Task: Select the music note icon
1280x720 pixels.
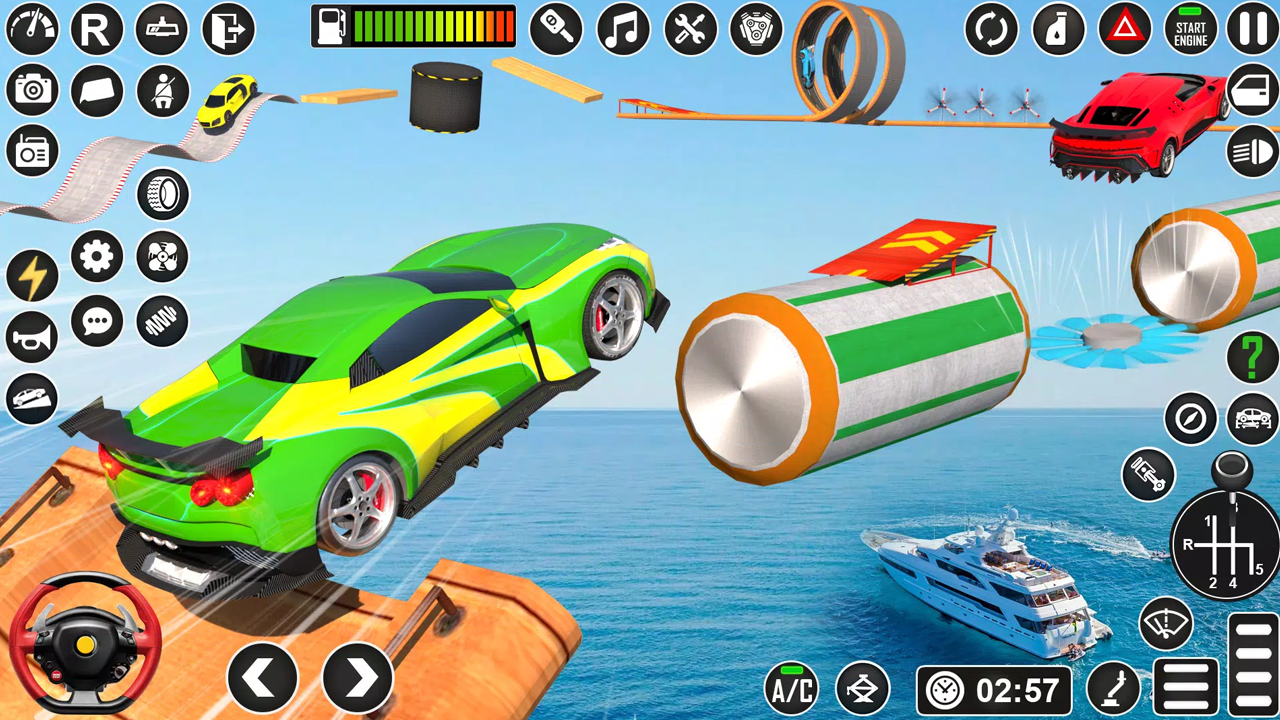Action: click(621, 30)
